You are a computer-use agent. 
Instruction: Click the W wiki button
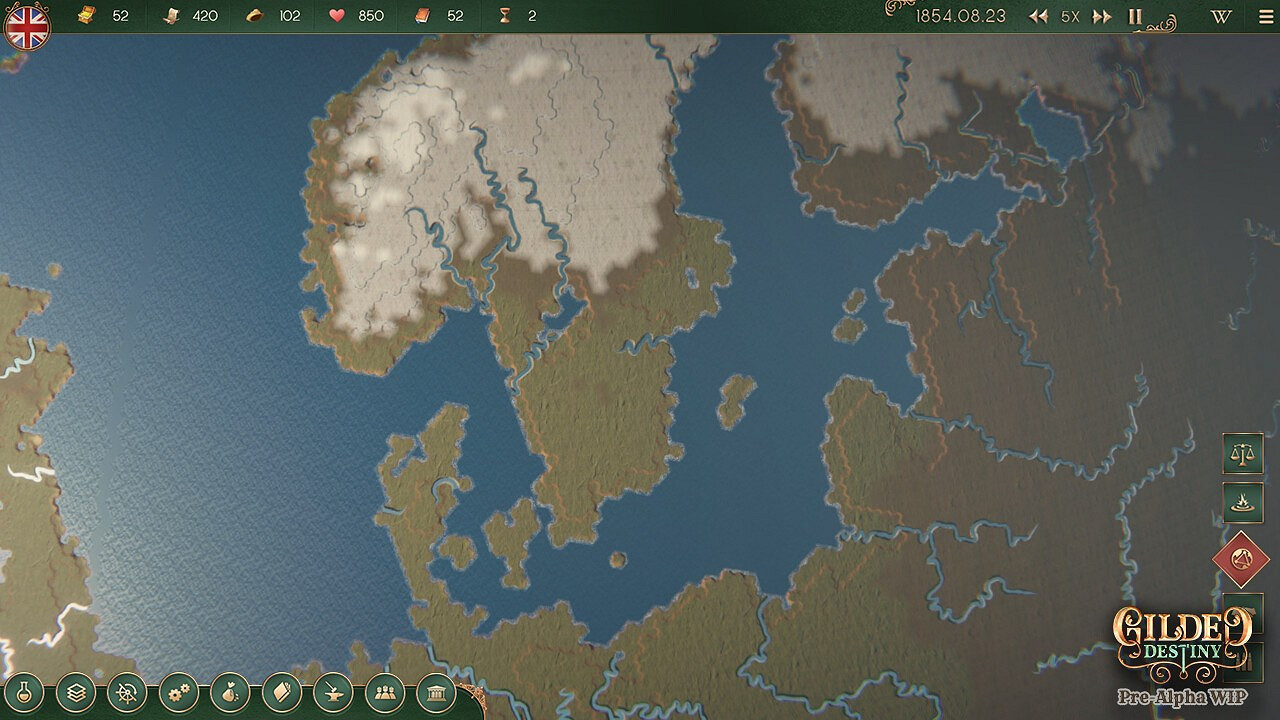1221,17
